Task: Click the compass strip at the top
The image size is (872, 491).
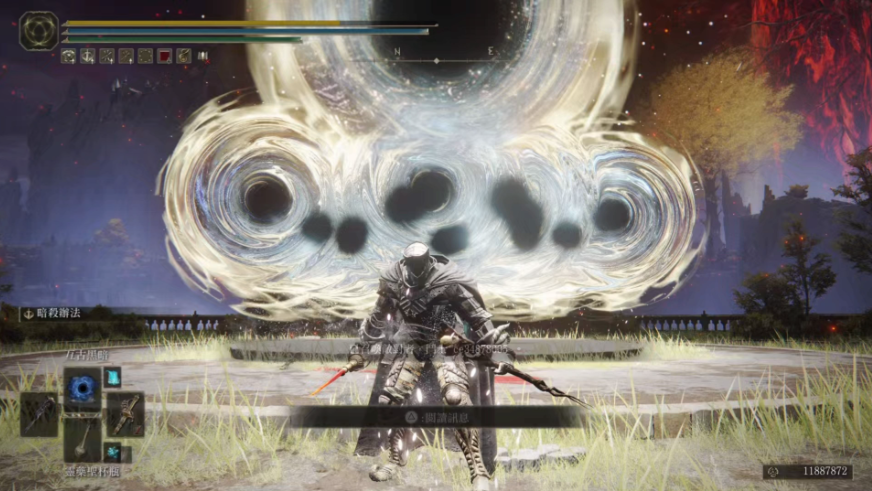Action: point(440,51)
